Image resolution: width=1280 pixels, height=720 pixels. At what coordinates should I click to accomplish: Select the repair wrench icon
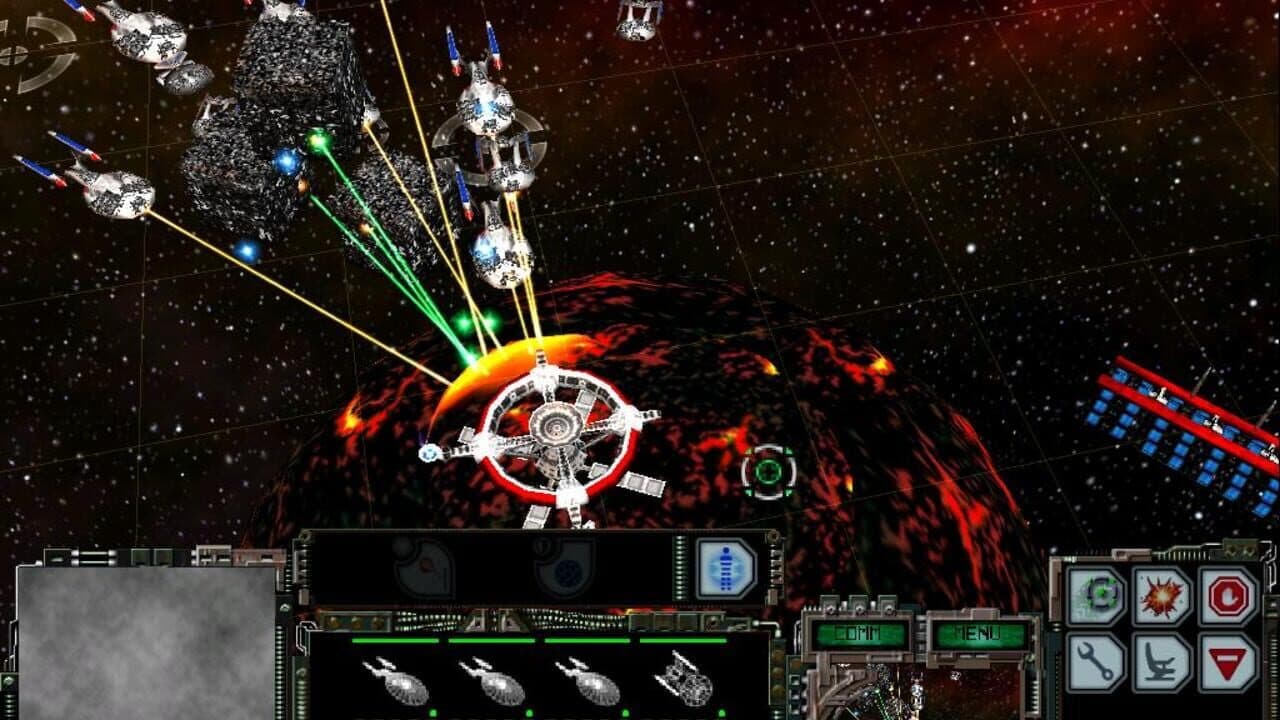click(1094, 660)
